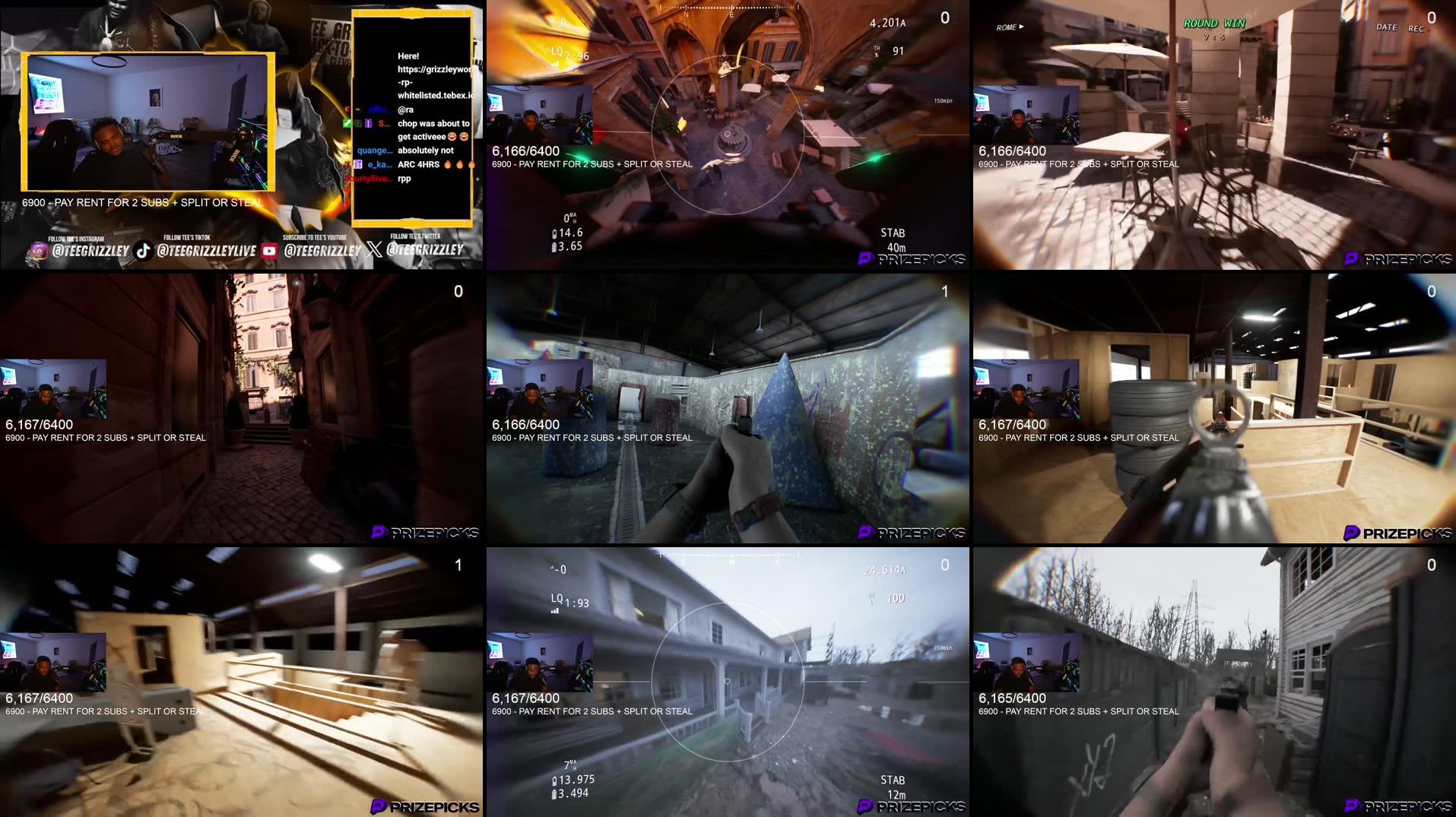This screenshot has height=817, width=1456.
Task: Expand truncated username e_ka...
Action: [x=380, y=166]
